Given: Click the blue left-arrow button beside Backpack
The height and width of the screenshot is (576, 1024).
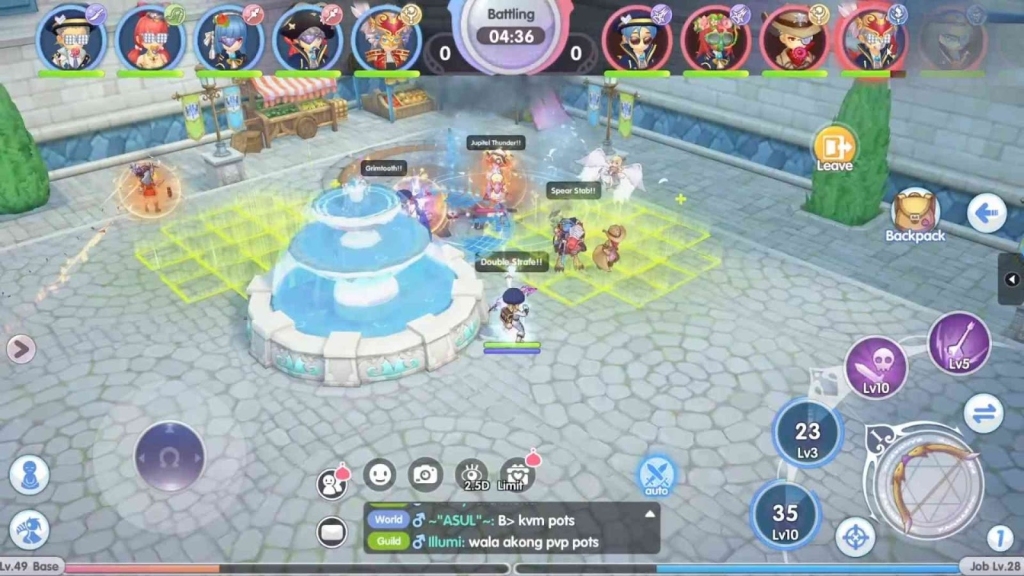Looking at the screenshot, I should click(x=986, y=213).
